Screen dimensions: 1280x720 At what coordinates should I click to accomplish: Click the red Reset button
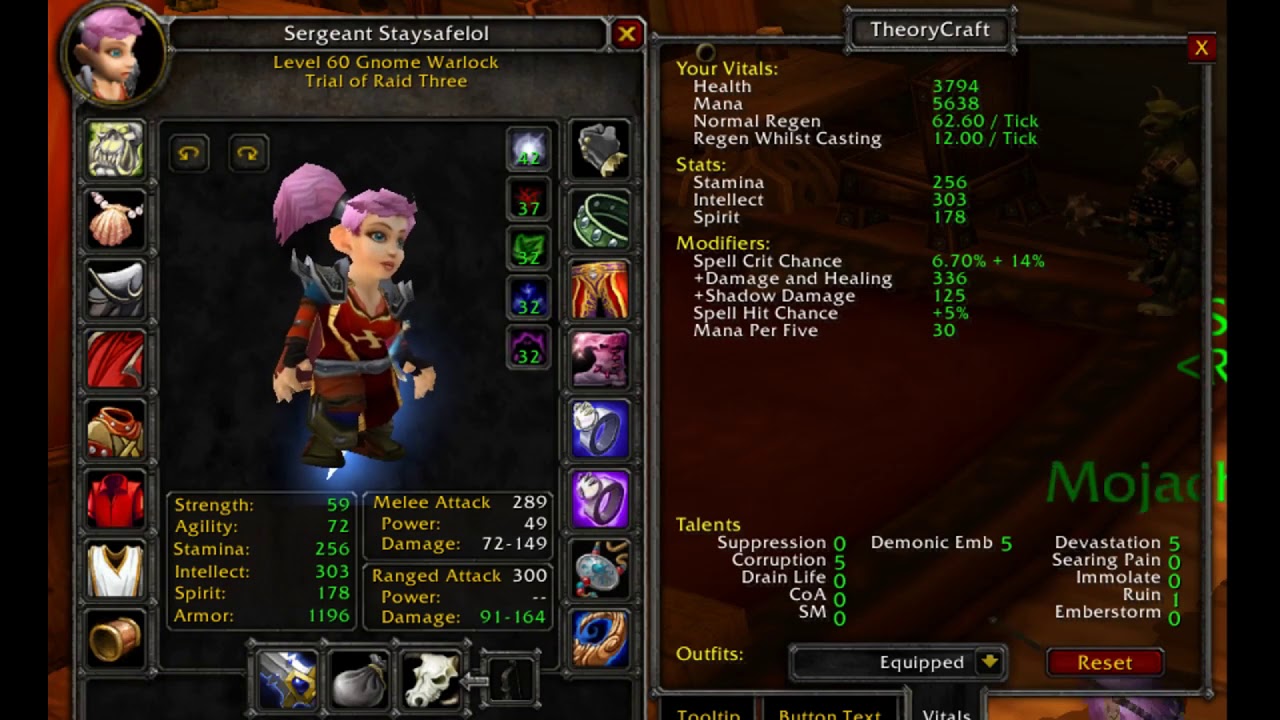pyautogui.click(x=1104, y=662)
